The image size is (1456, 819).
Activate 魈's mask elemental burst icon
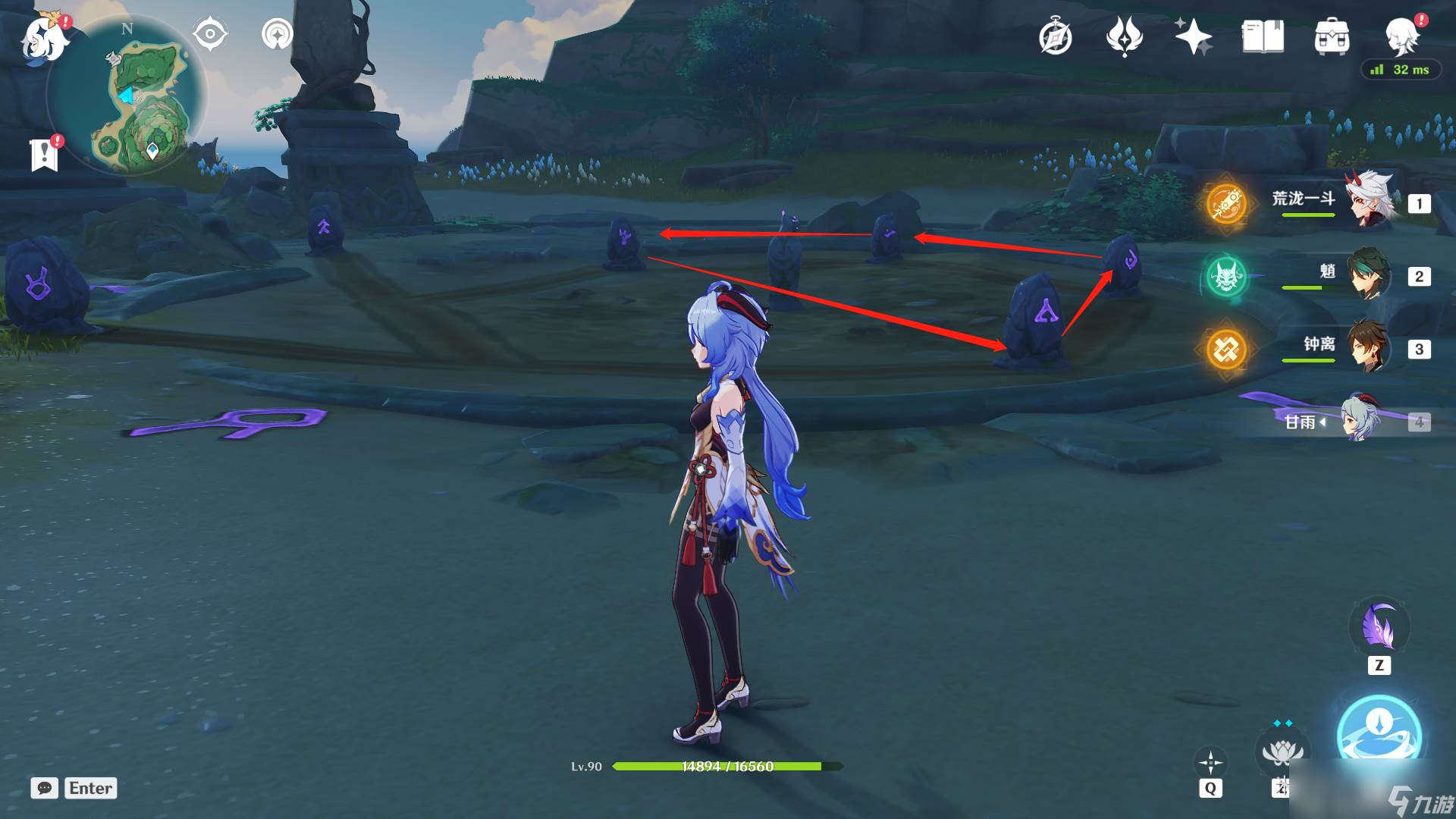point(1226,277)
